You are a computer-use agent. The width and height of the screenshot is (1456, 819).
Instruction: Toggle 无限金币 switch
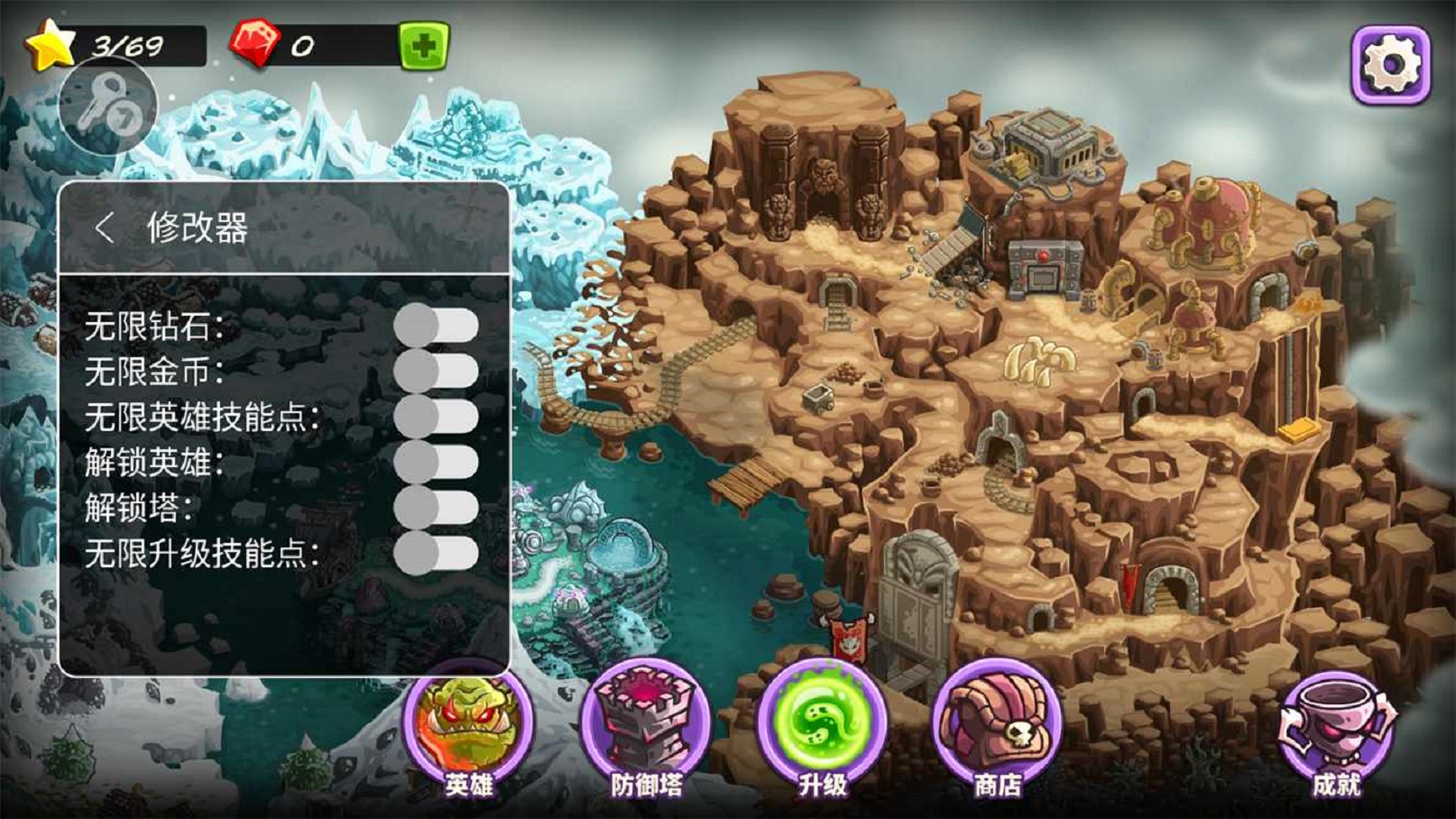click(436, 371)
